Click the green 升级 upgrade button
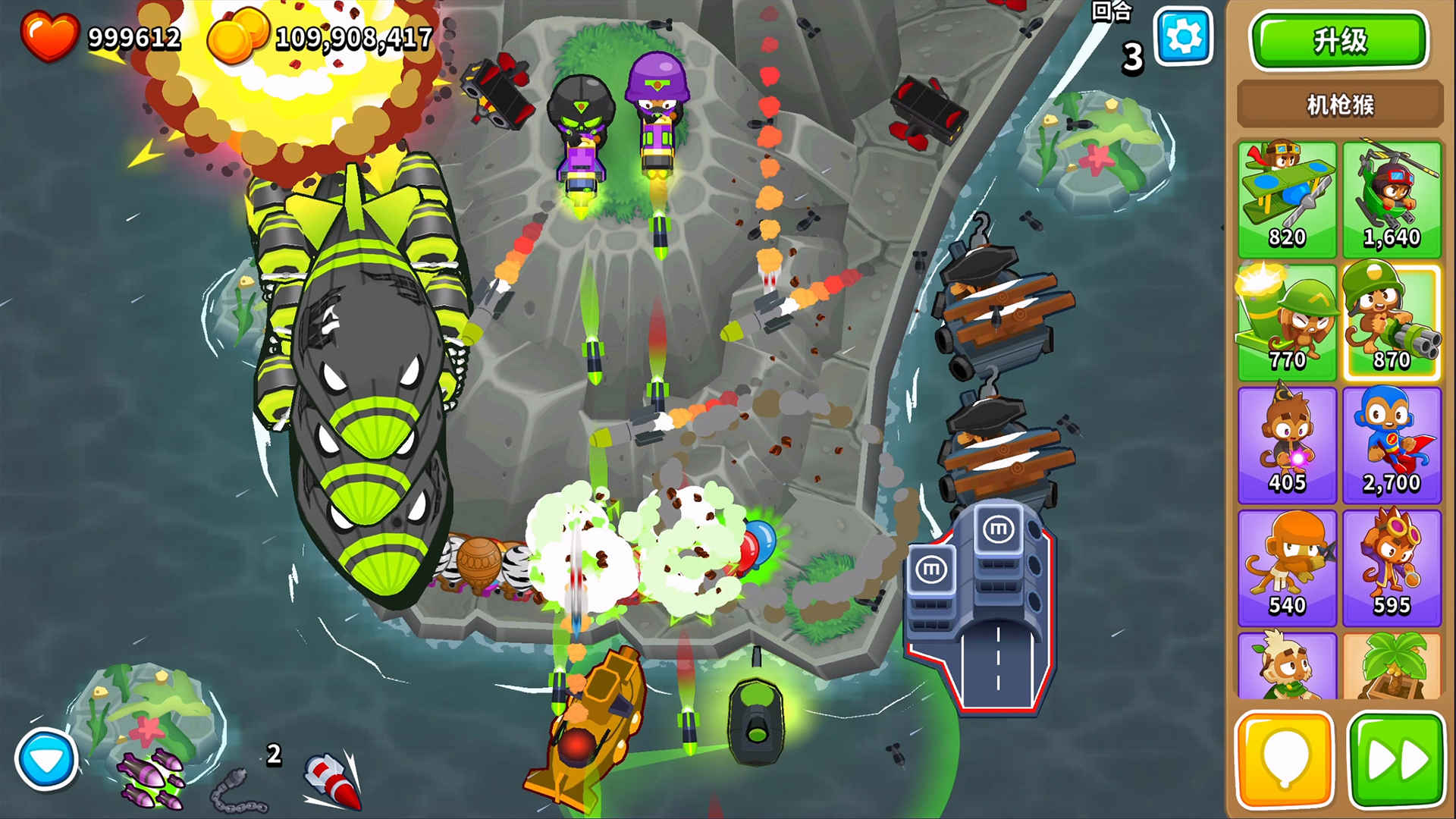The height and width of the screenshot is (819, 1456). coord(1339,41)
